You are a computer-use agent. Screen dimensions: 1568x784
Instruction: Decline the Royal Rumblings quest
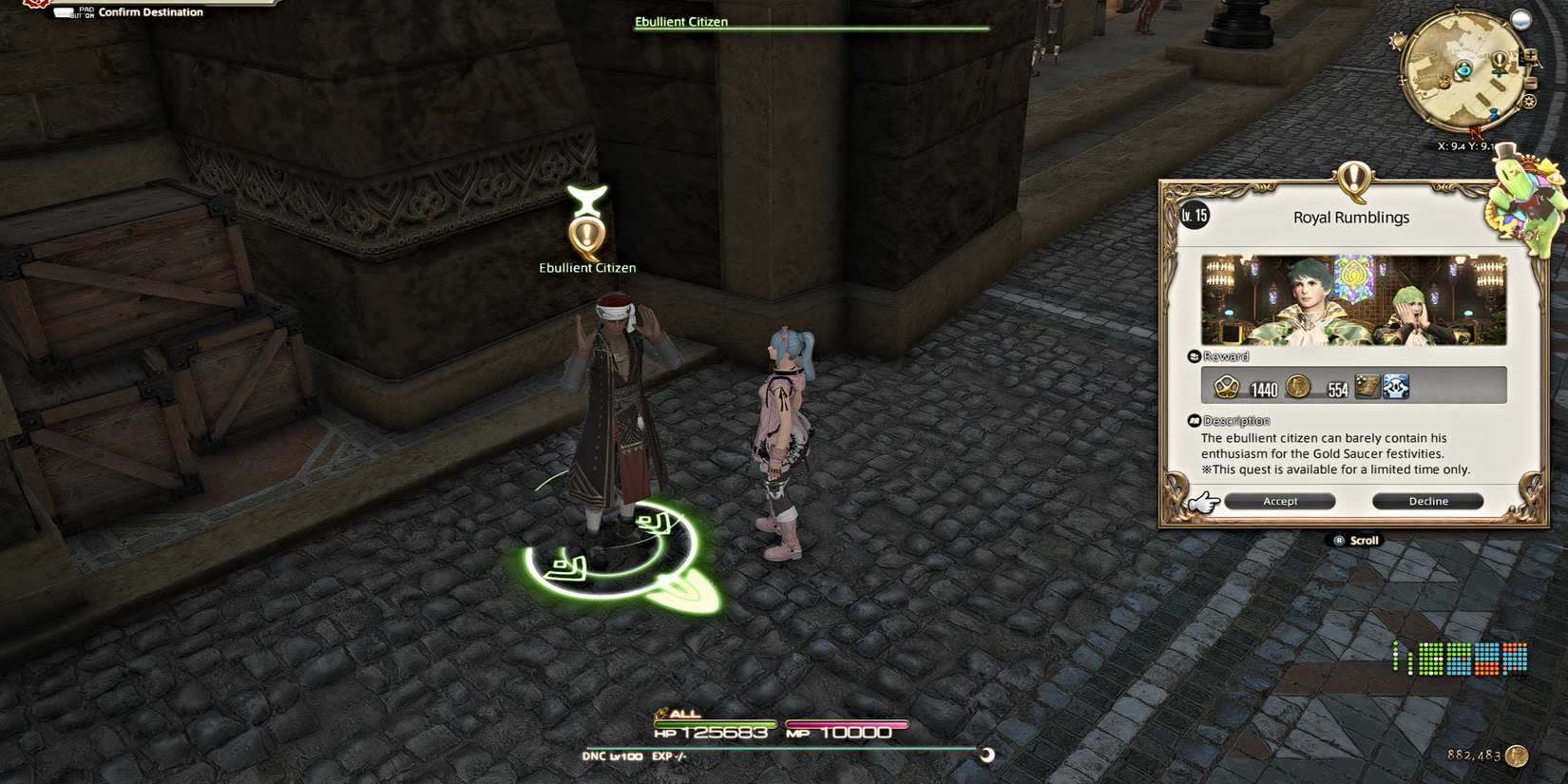(1426, 501)
